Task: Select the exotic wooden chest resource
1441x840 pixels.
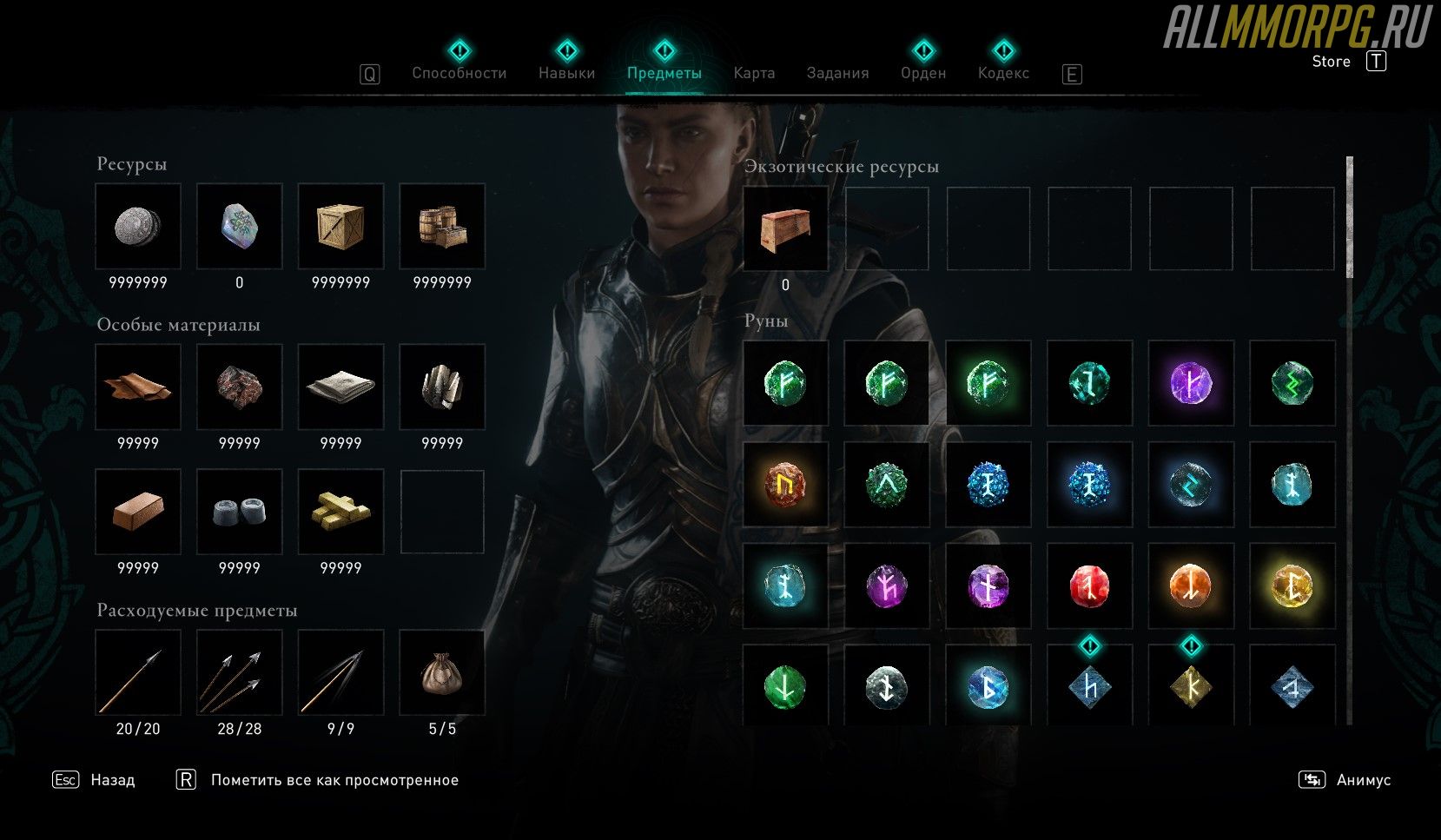Action: point(785,229)
